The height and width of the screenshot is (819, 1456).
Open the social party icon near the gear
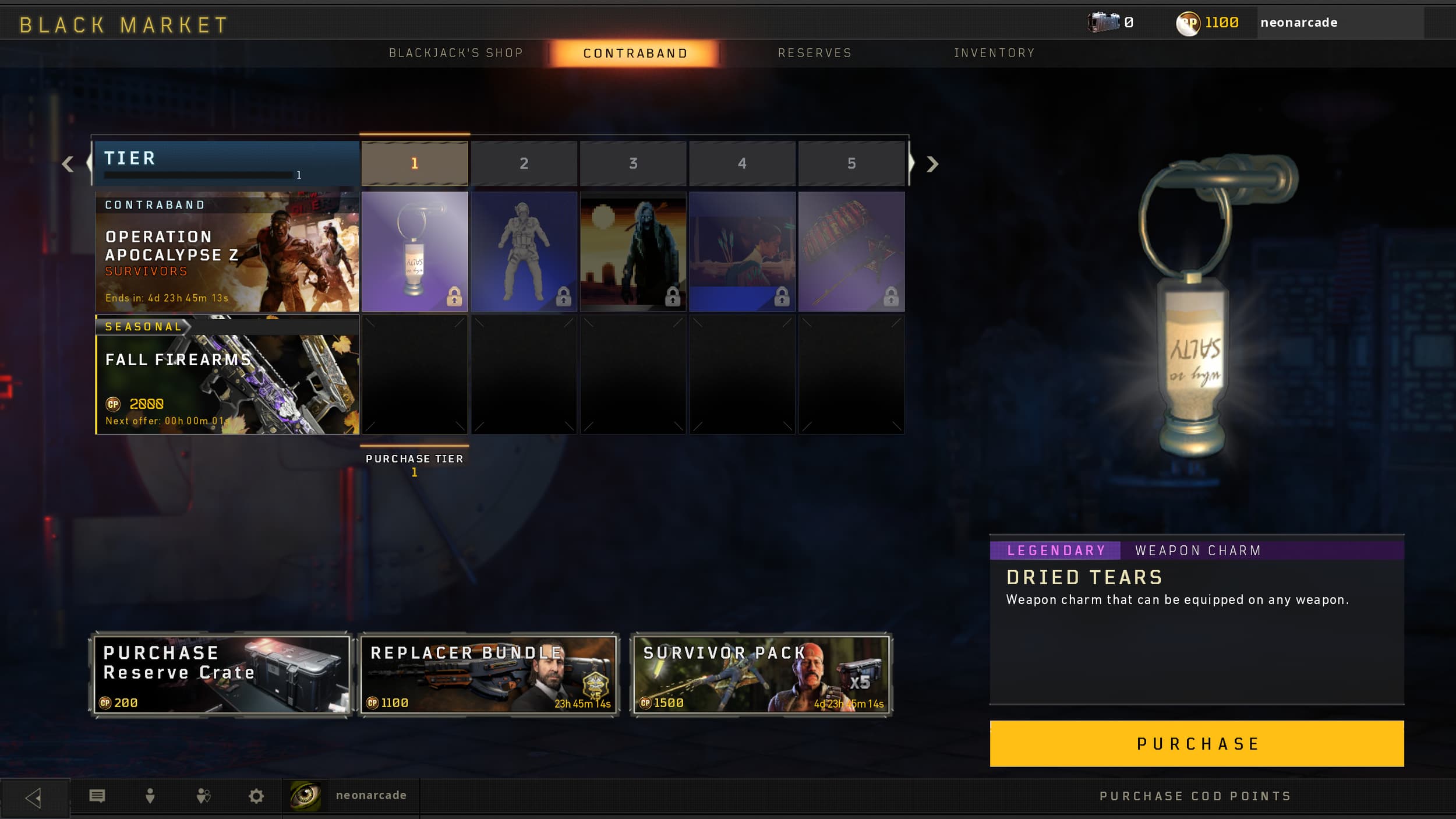(x=203, y=795)
